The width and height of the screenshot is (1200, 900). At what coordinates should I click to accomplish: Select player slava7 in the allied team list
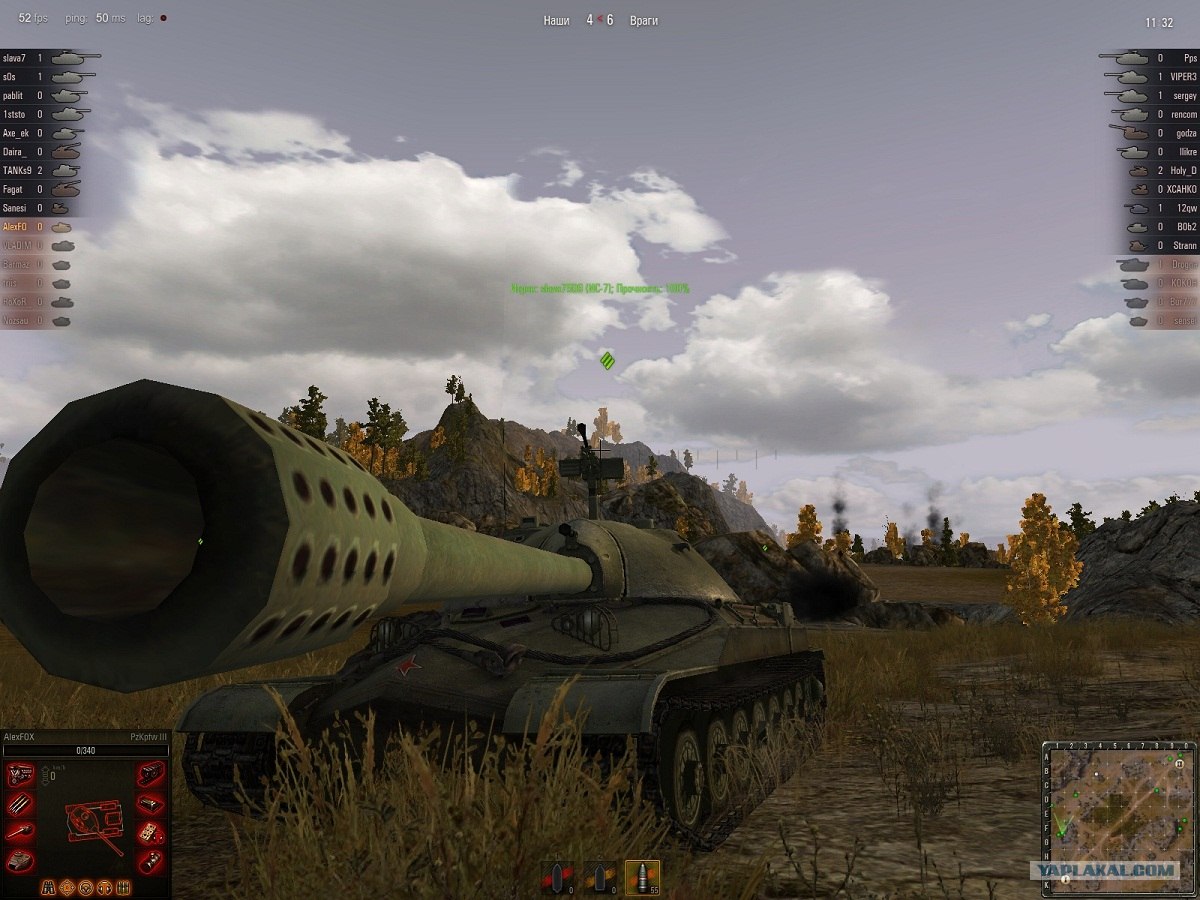tap(20, 58)
